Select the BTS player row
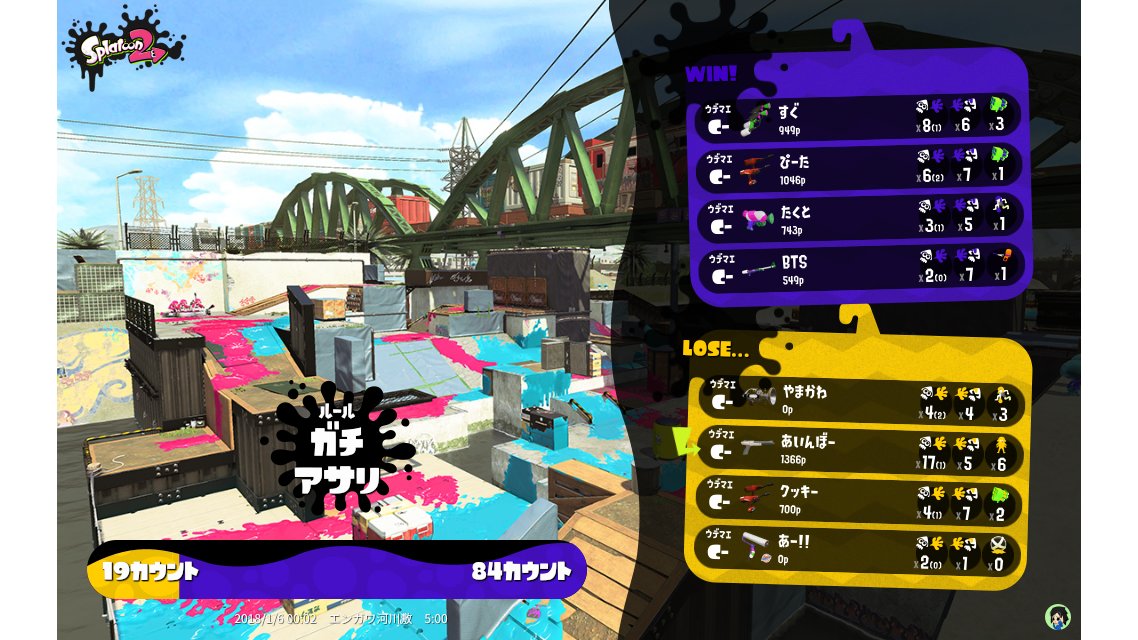Viewport: 1138px width, 640px height. [860, 268]
